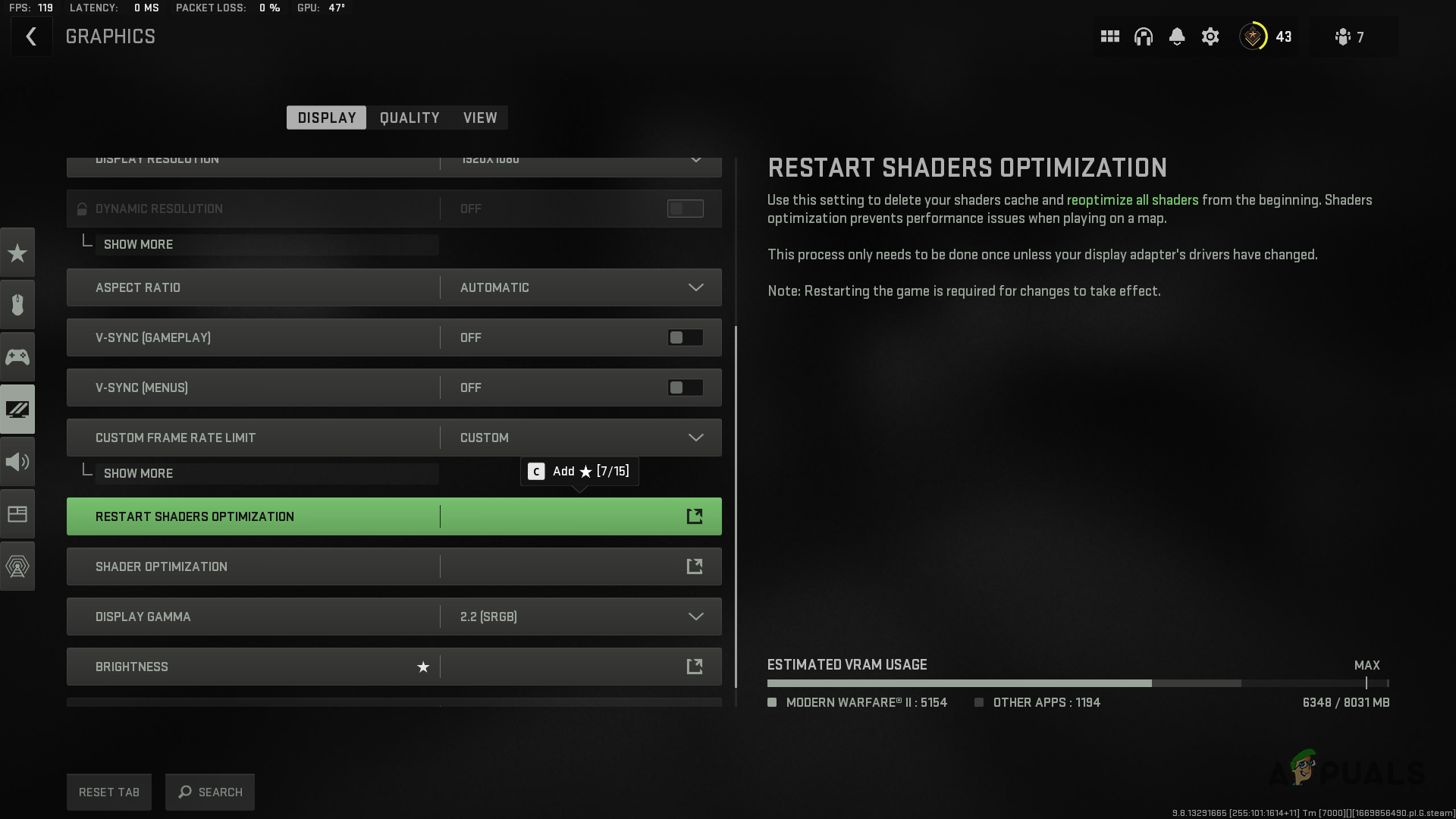The height and width of the screenshot is (819, 1456).
Task: Expand the Custom Frame Rate Limit dropdown
Action: click(695, 438)
